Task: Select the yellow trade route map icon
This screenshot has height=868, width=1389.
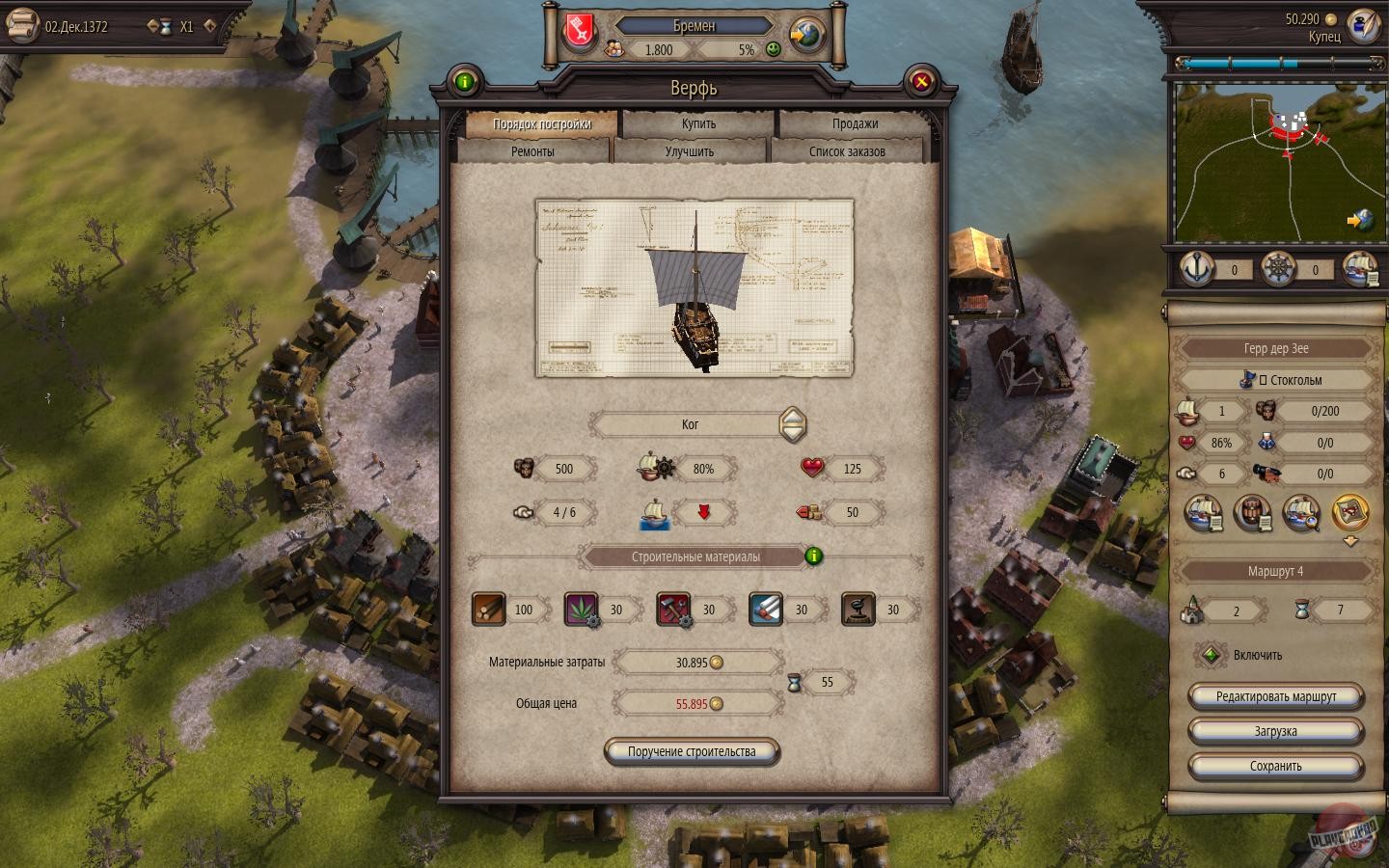Action: 1350,513
